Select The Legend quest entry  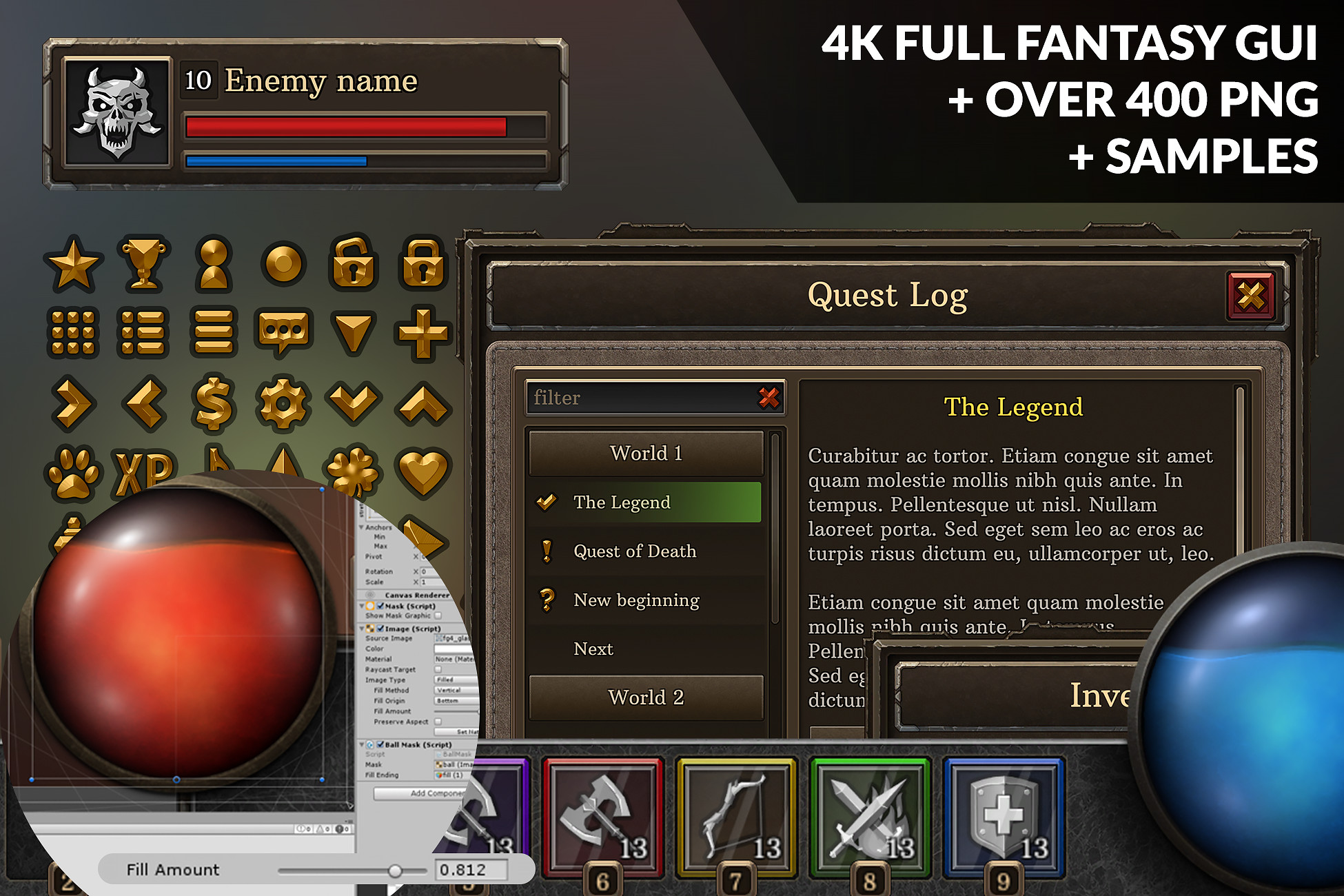click(x=646, y=502)
